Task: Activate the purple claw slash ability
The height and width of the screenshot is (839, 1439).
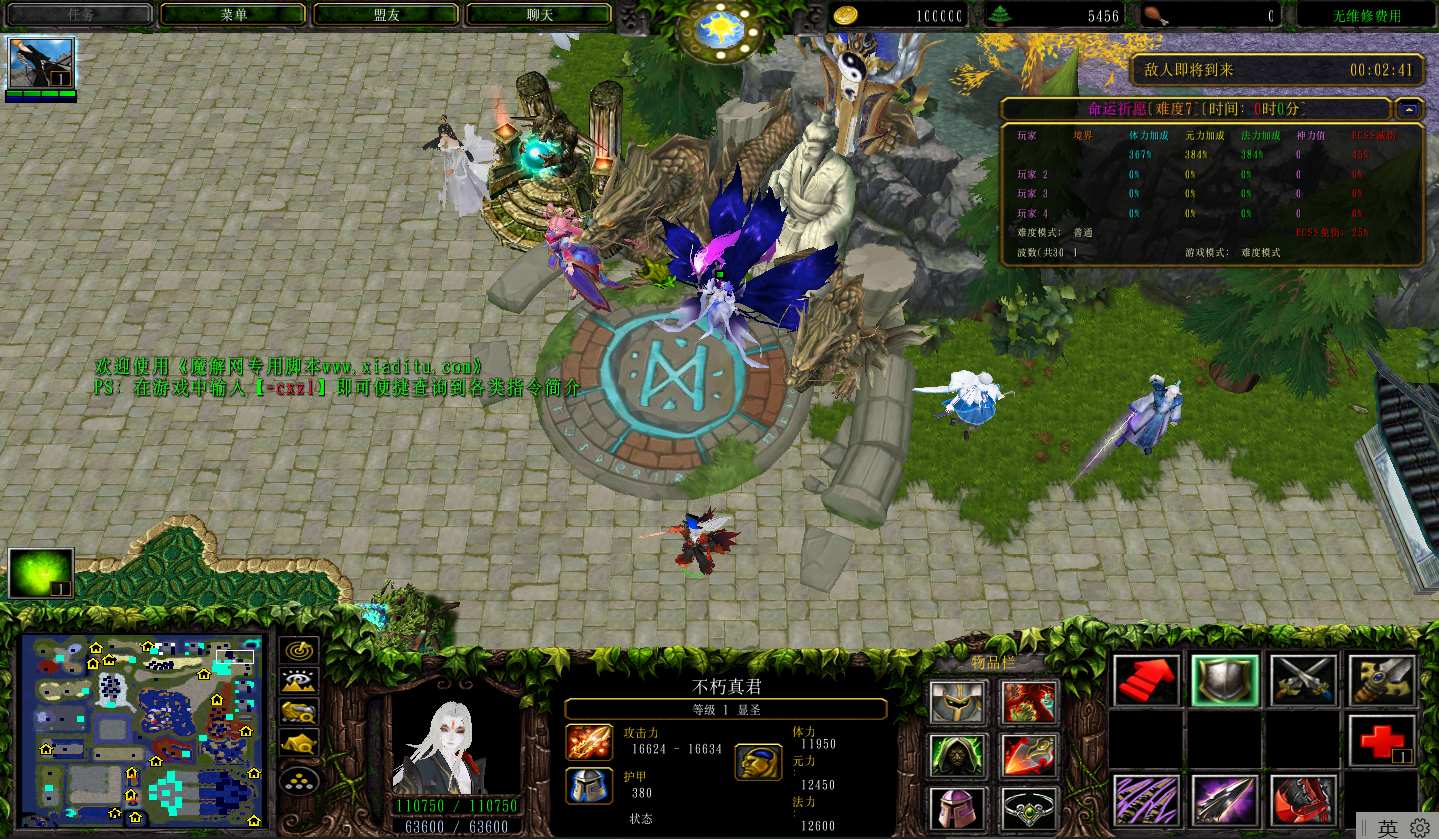Action: tap(1146, 800)
